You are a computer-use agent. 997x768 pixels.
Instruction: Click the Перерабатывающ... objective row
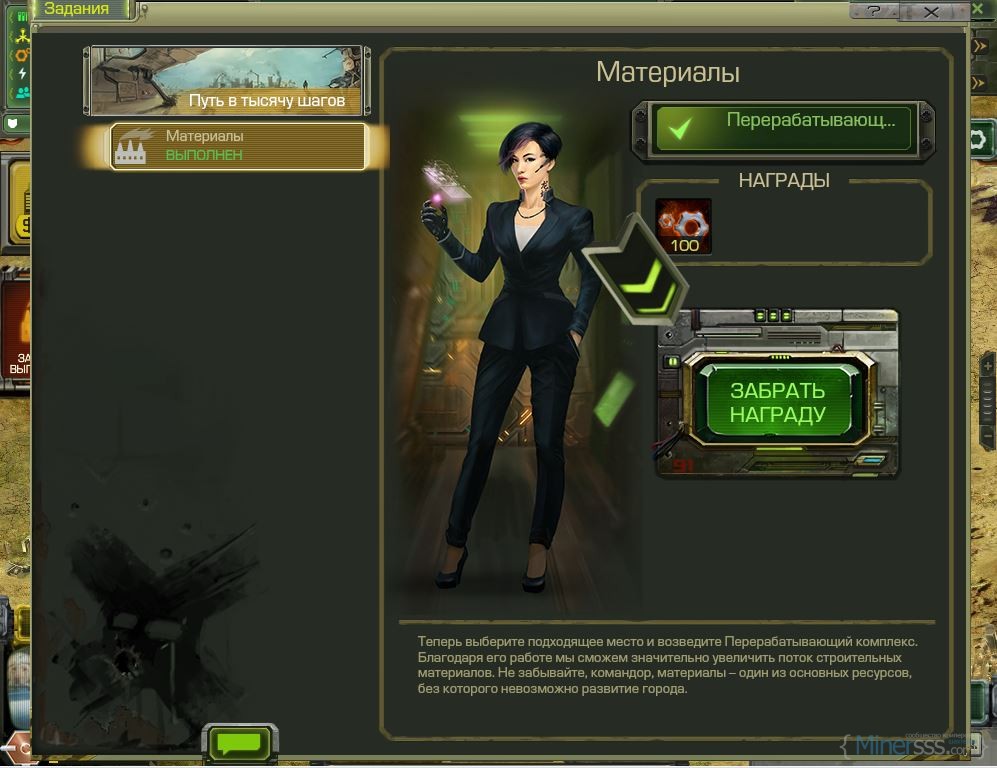click(x=783, y=128)
